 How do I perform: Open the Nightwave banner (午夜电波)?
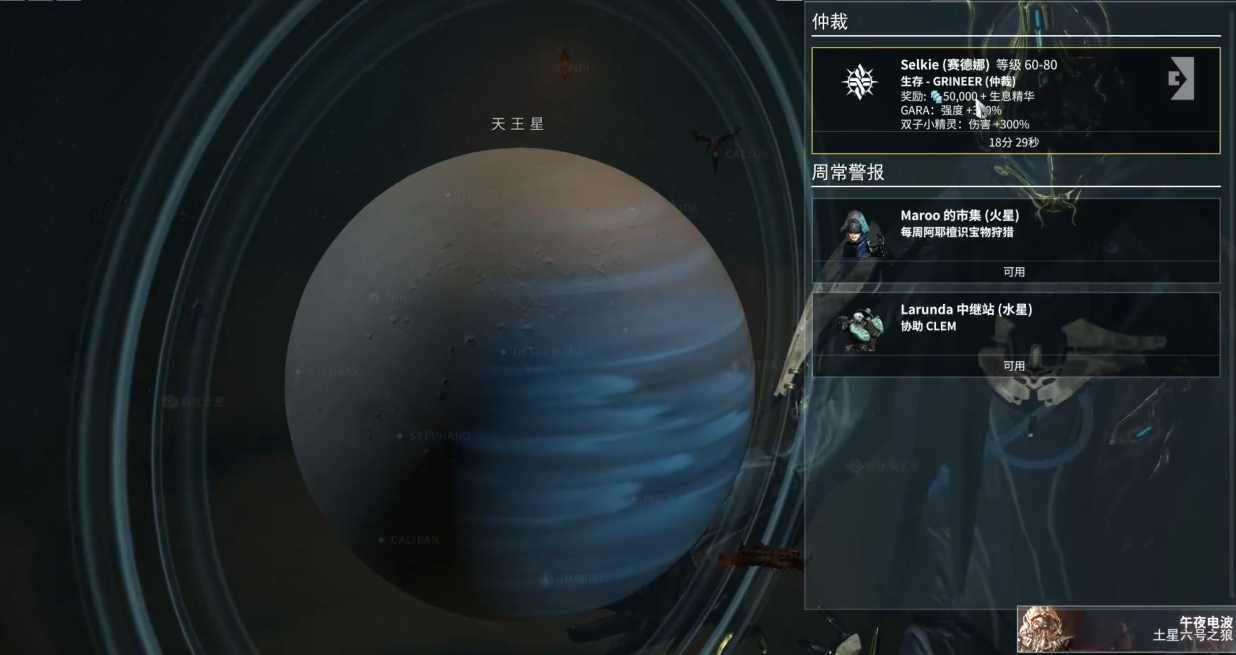tap(1127, 629)
